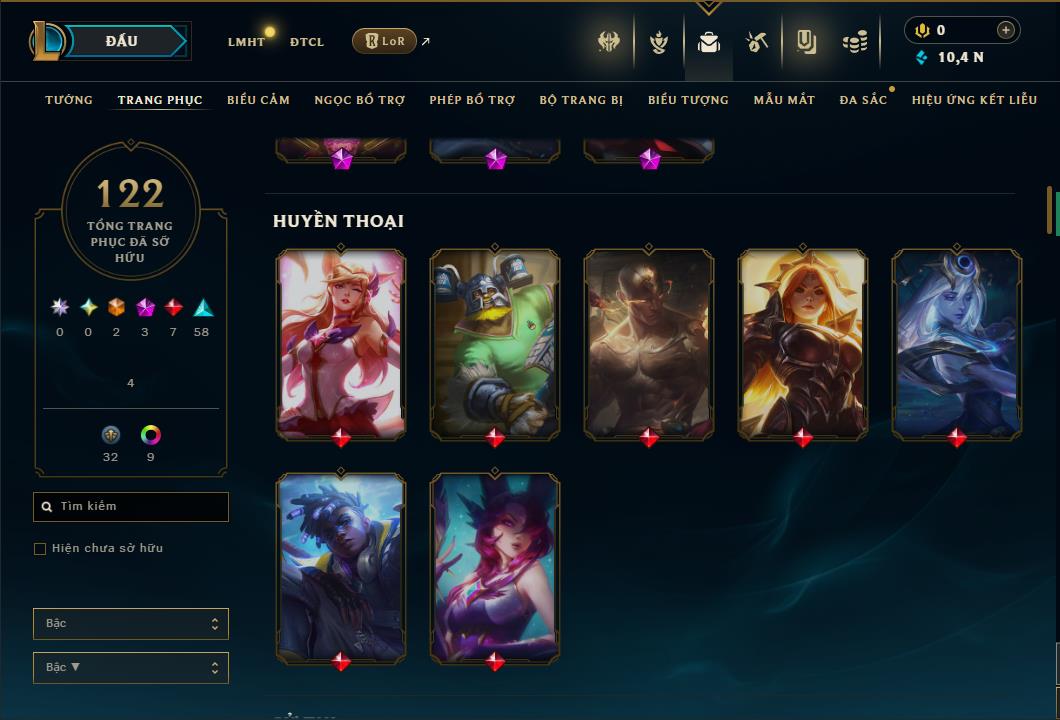The height and width of the screenshot is (720, 1060).
Task: Switch to the BỘ TRANG BỊ tab
Action: [x=581, y=100]
